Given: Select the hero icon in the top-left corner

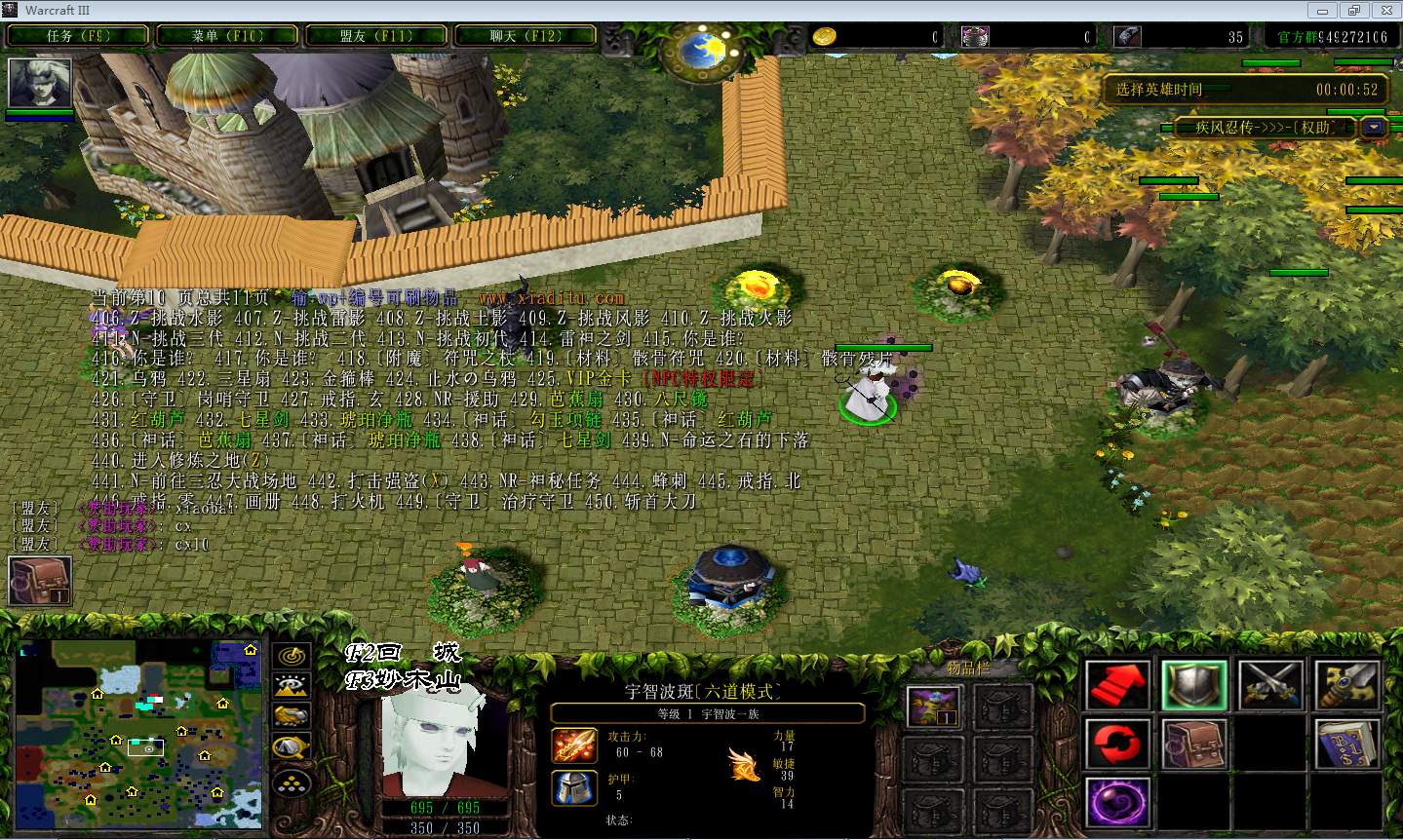Looking at the screenshot, I should click(x=40, y=83).
